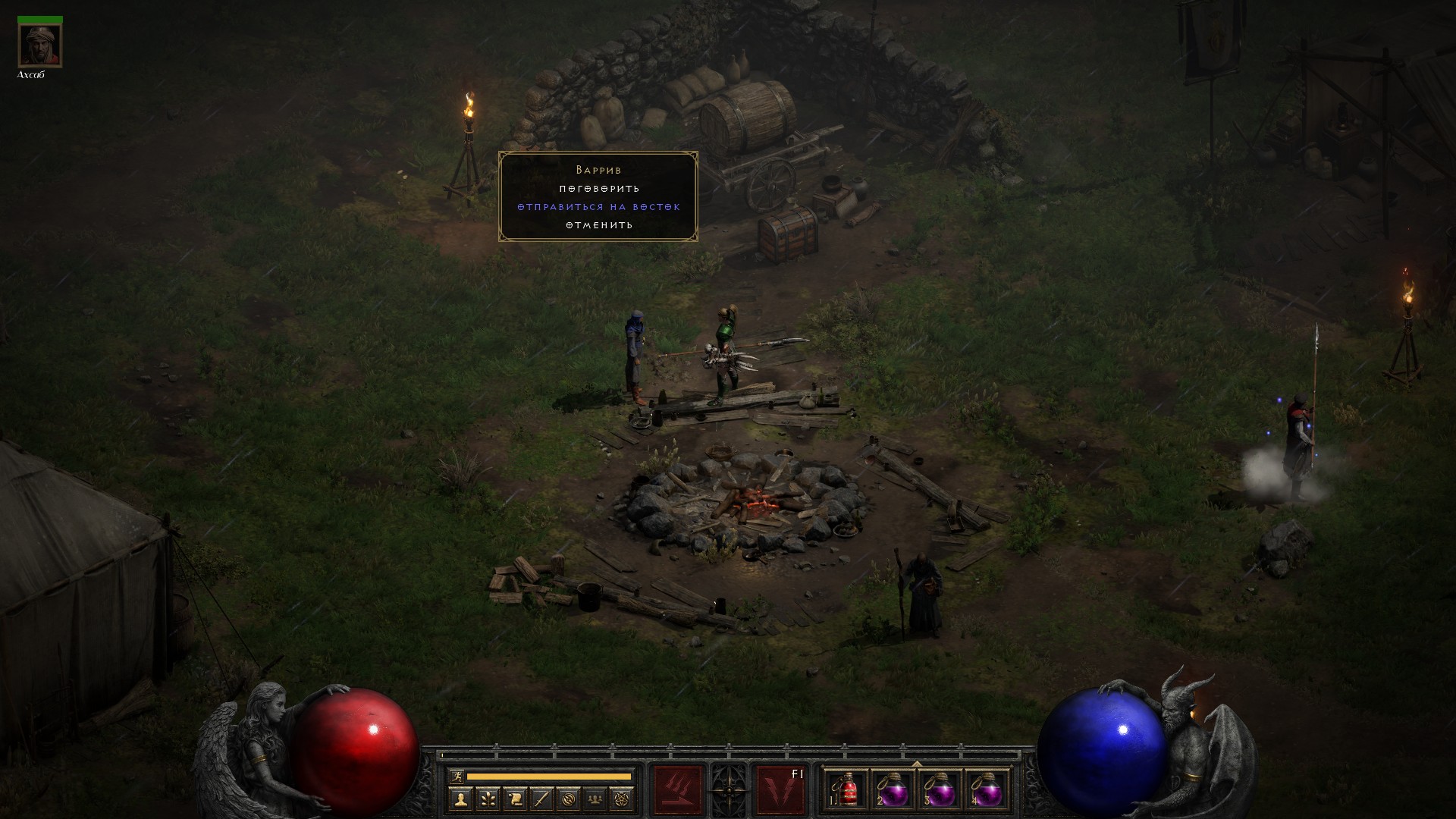
Task: Toggle the run/walk button
Action: 457,776
